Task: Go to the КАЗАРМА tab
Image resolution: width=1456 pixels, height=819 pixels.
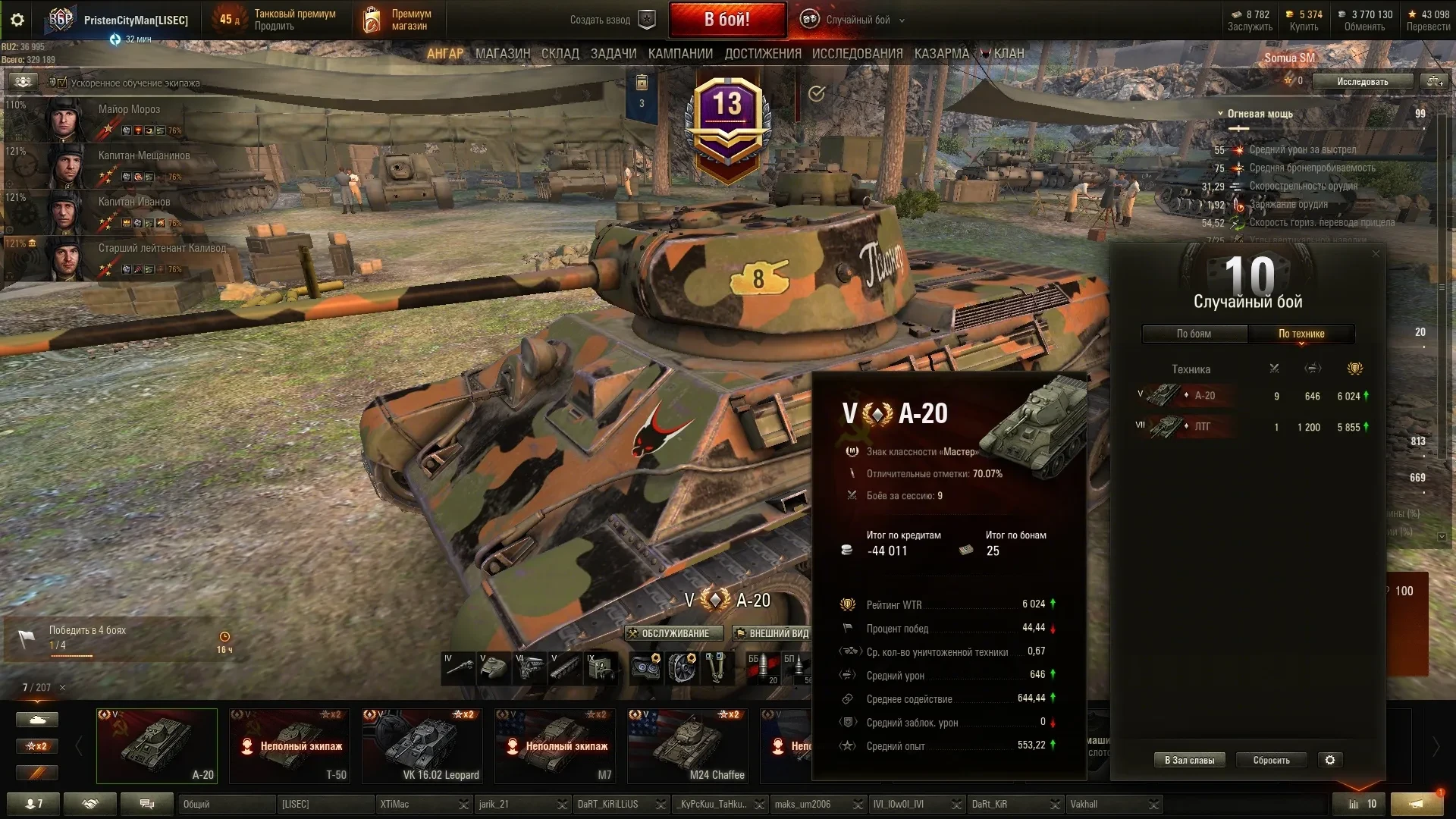Action: 941,54
